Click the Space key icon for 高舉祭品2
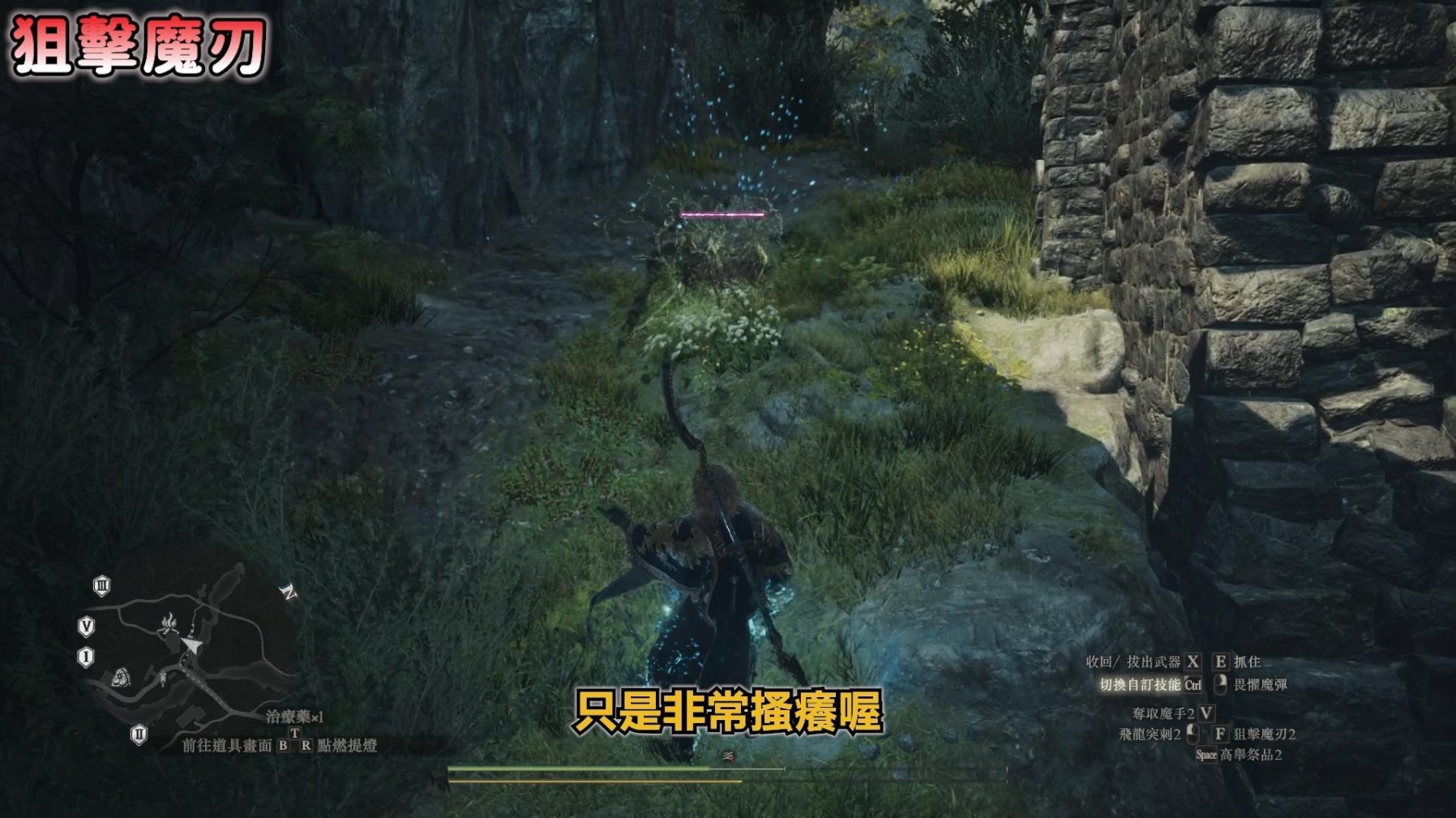Screen dimensions: 1456x818 point(1207,756)
